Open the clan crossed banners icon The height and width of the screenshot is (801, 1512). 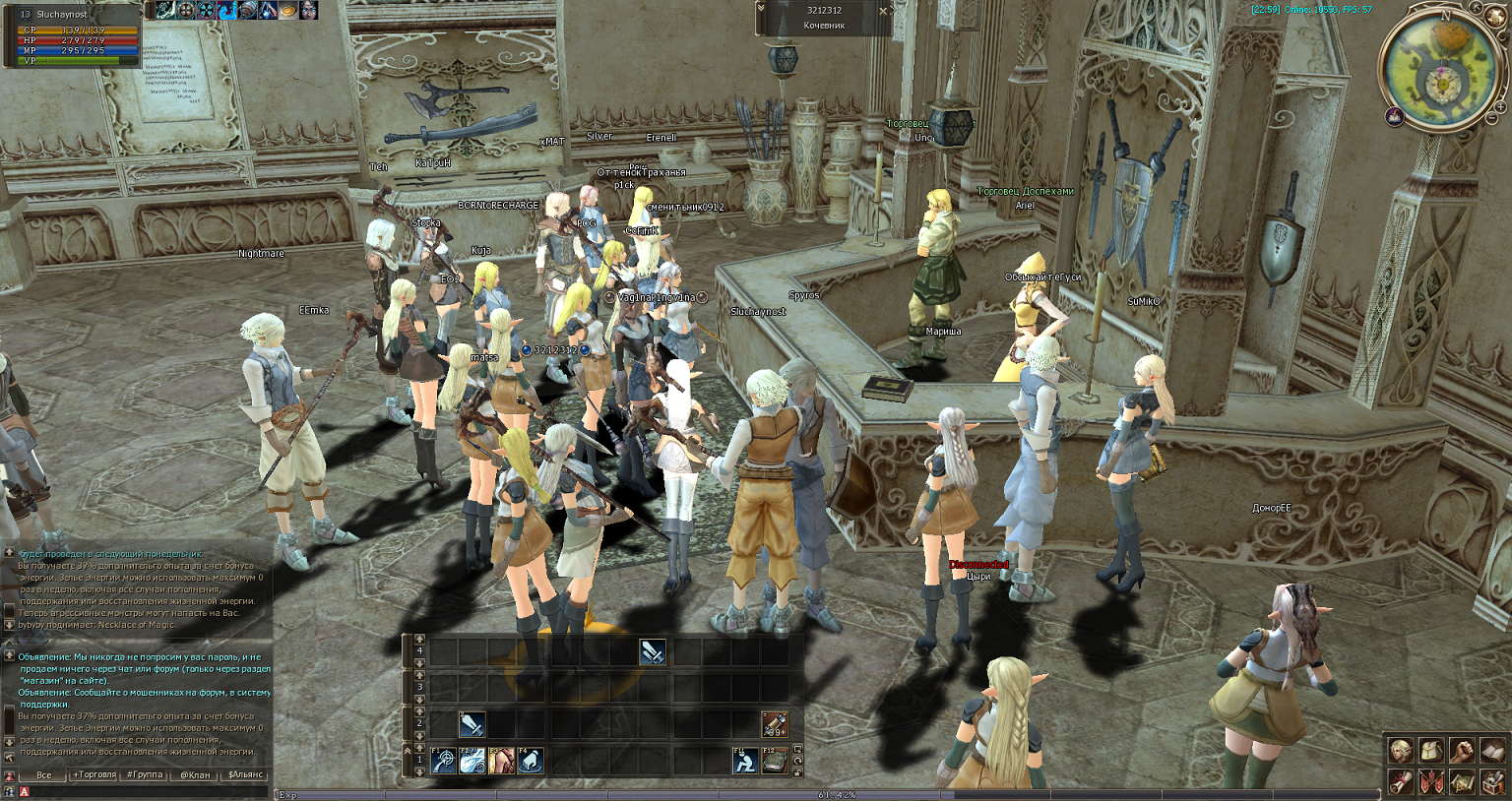click(x=1430, y=782)
